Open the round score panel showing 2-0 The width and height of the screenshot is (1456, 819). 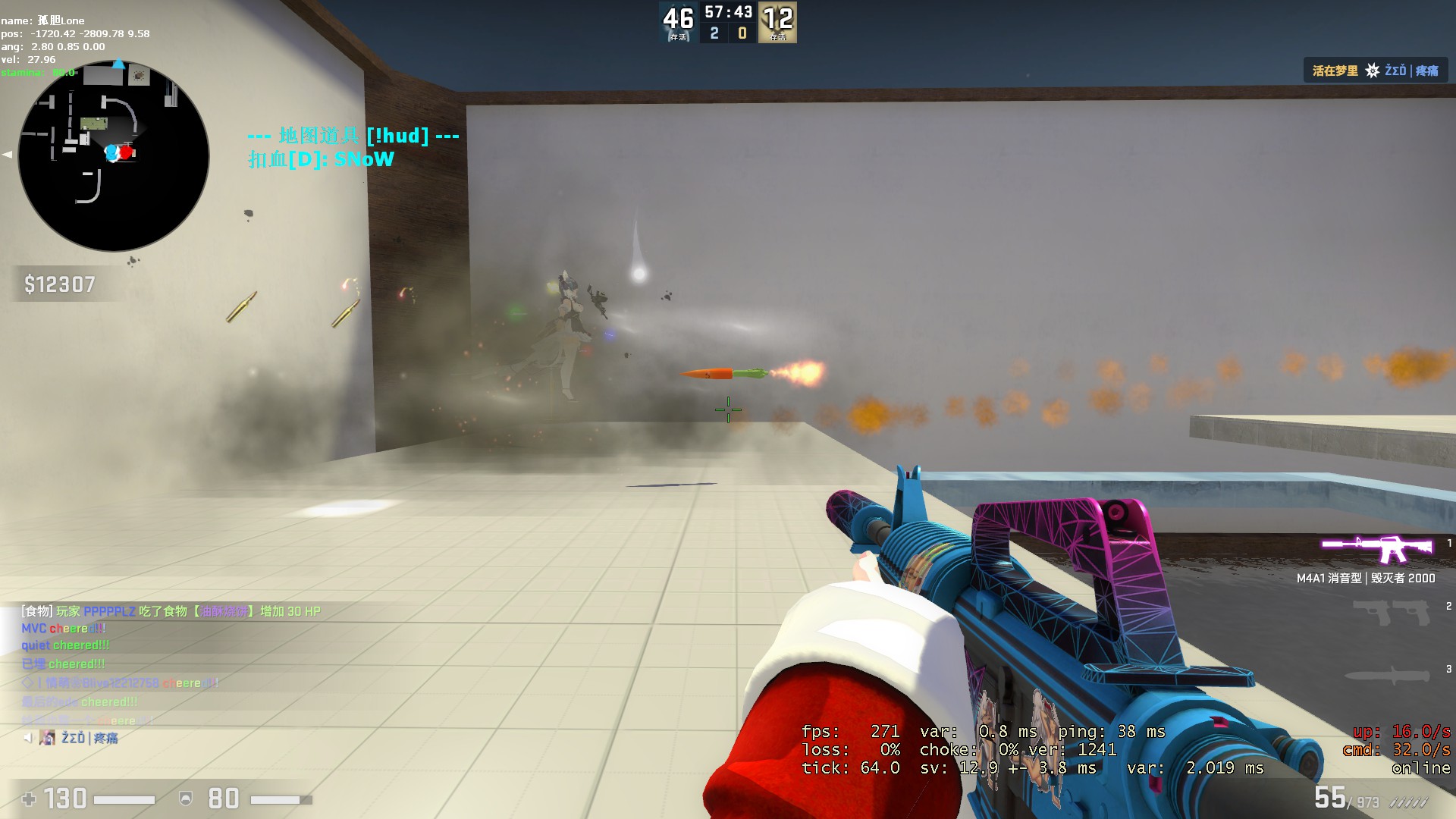tap(726, 32)
